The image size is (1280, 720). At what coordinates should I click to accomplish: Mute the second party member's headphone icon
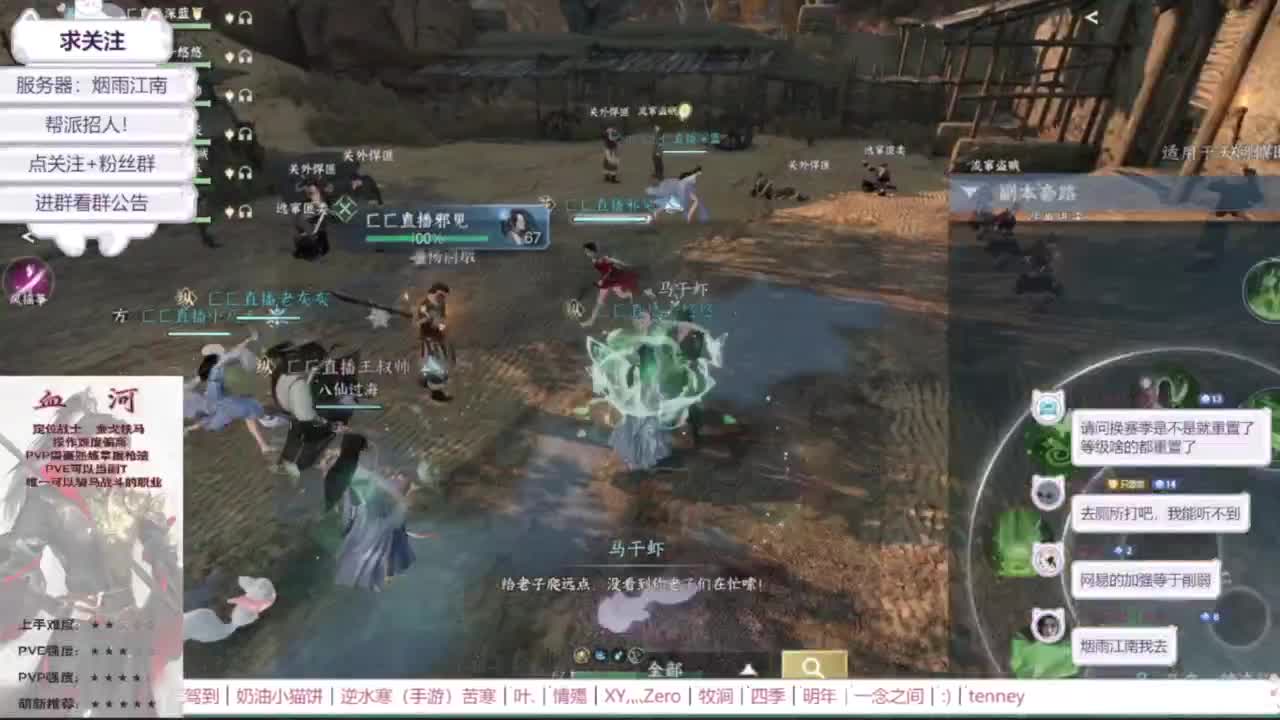244,58
